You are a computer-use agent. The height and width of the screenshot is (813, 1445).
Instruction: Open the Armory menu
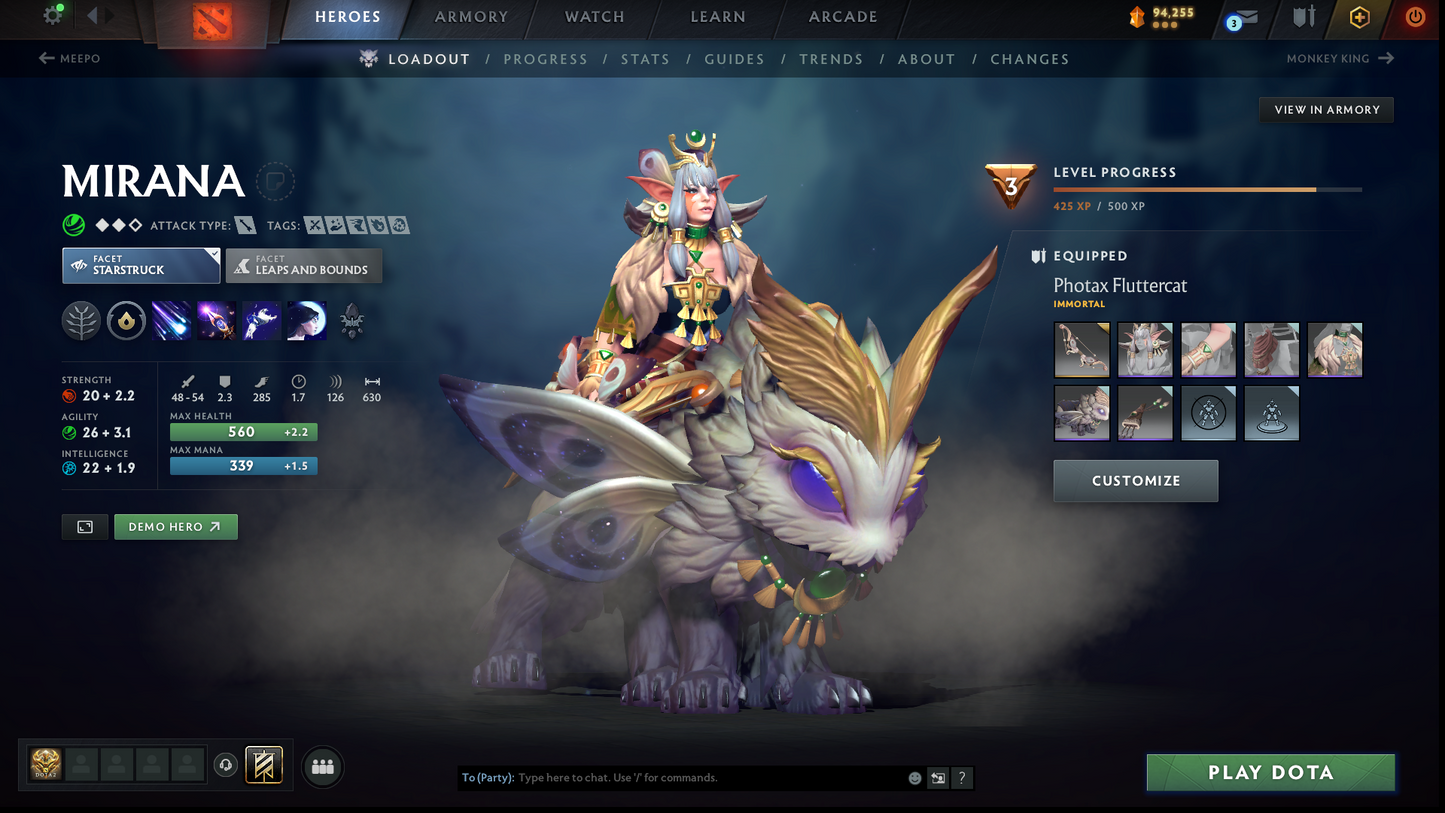[470, 16]
